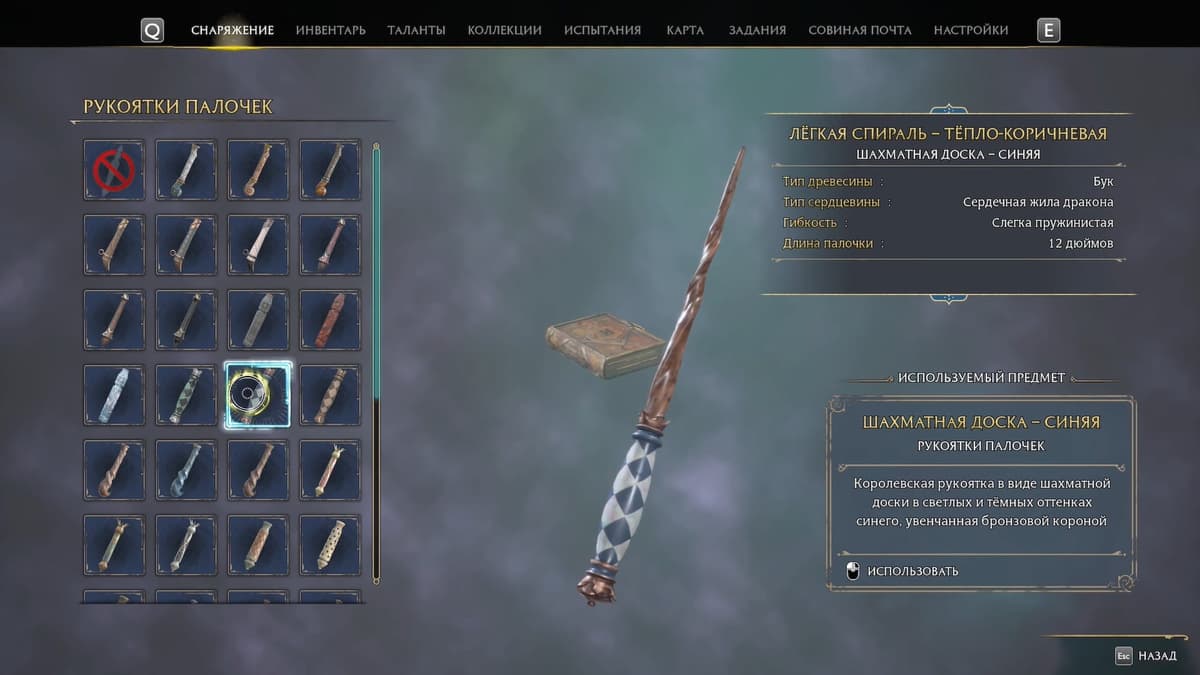Switch to the Задания tab
1200x675 pixels.
point(757,30)
